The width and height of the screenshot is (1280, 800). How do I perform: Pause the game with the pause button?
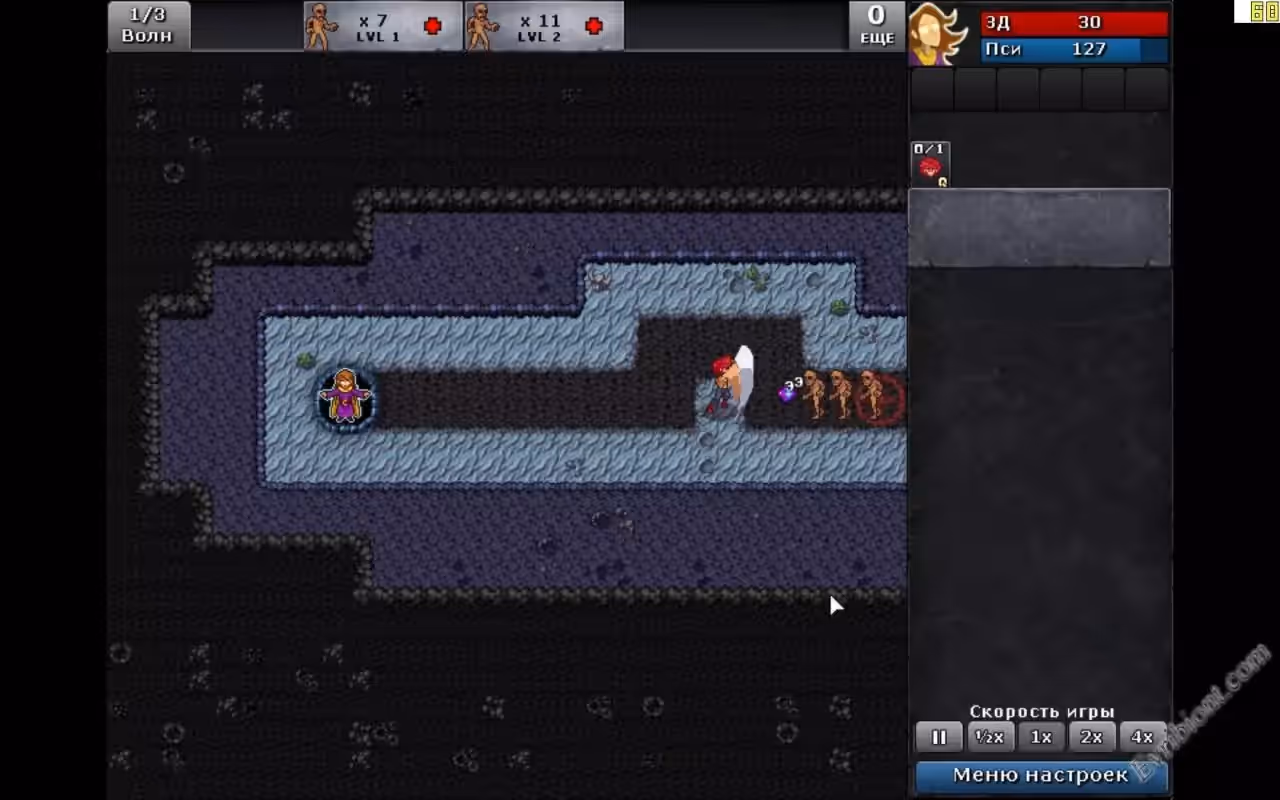pyautogui.click(x=938, y=737)
